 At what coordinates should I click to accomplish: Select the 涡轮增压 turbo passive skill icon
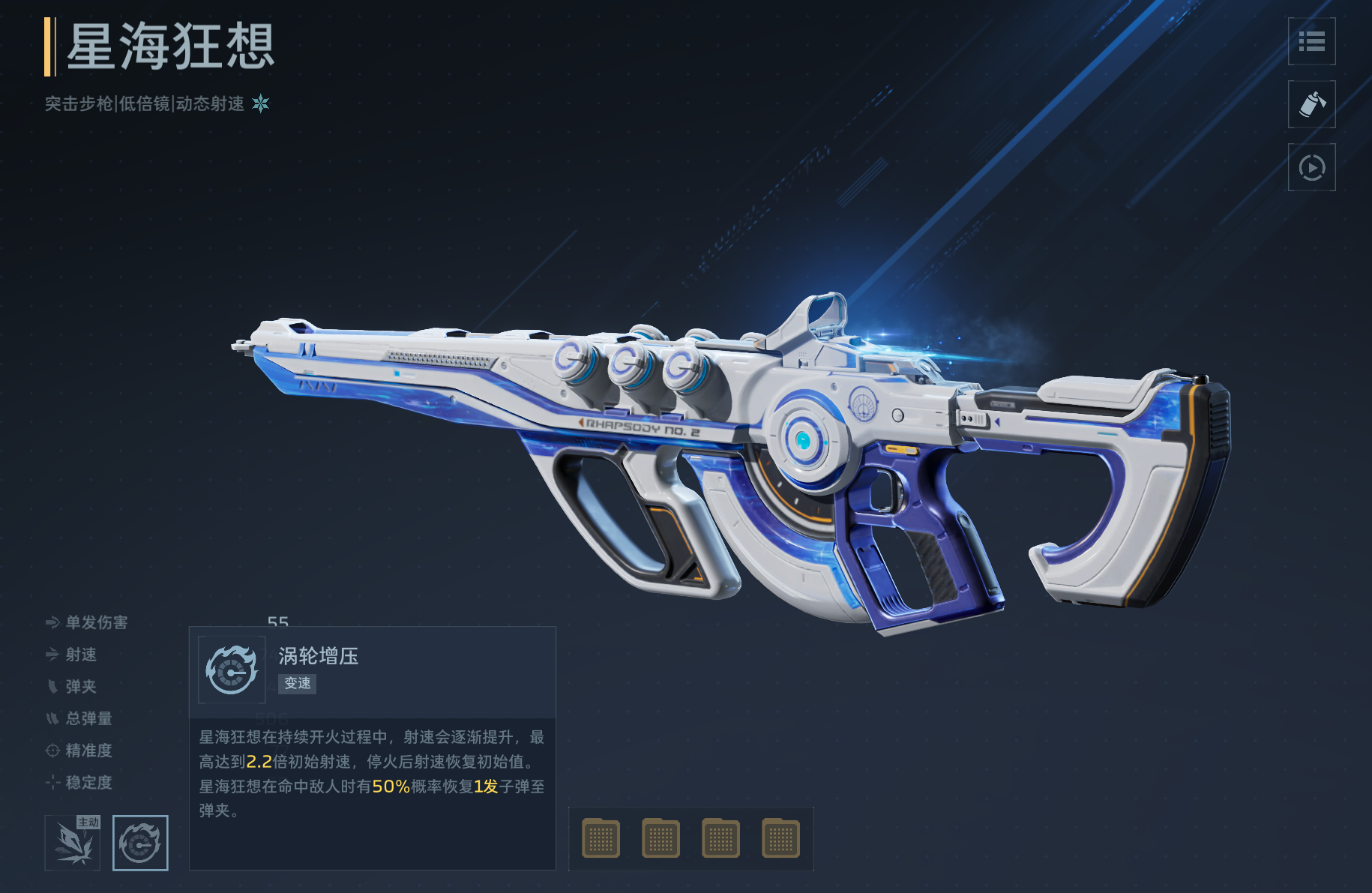pos(140,843)
